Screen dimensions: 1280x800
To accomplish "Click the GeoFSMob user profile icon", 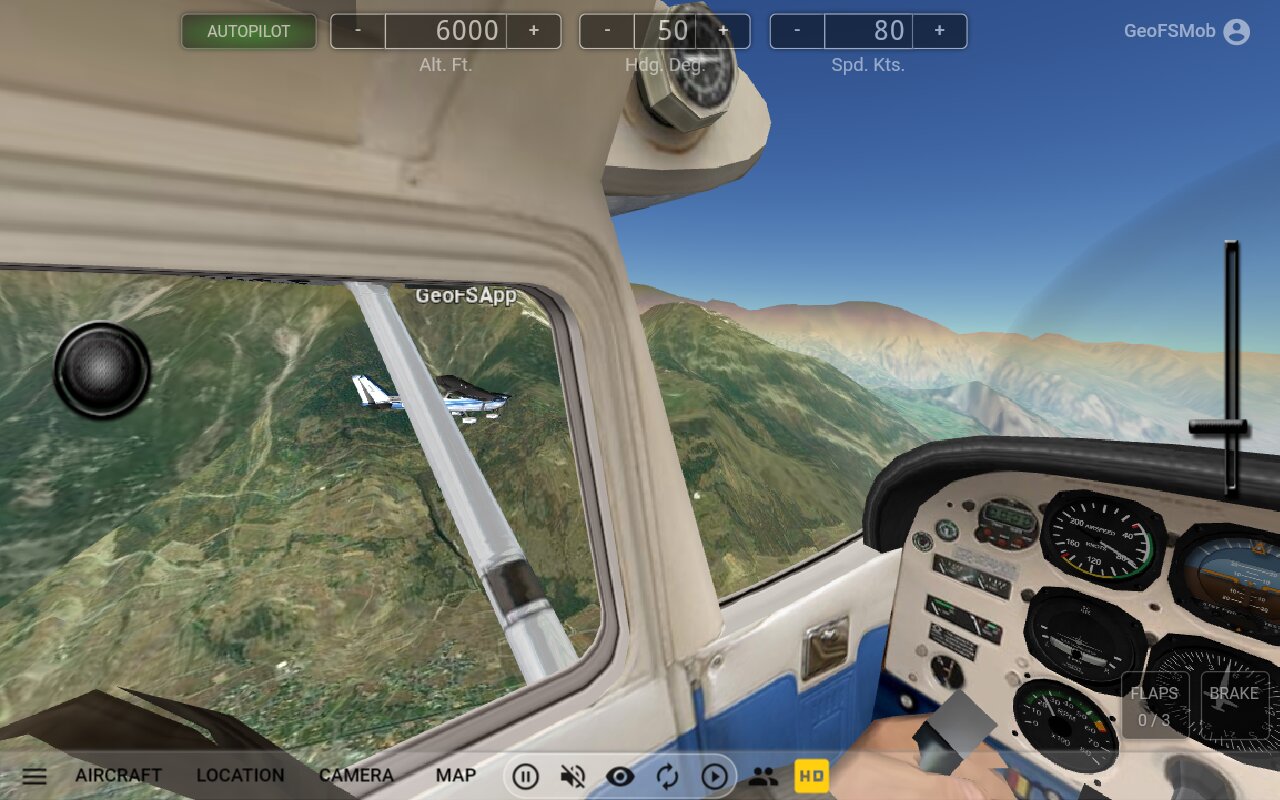I will [1235, 31].
